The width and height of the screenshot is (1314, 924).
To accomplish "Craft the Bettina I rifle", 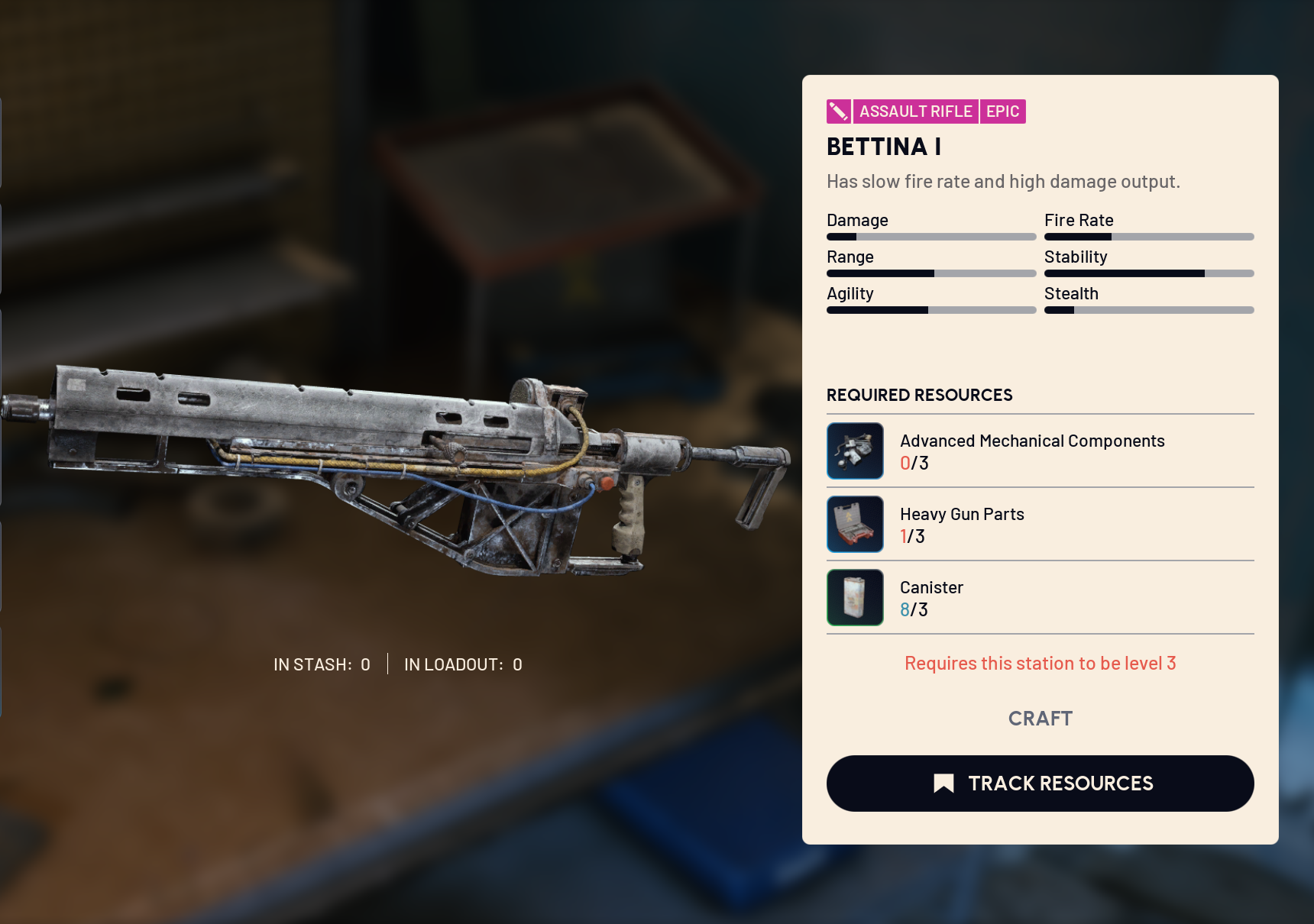I will pyautogui.click(x=1040, y=719).
